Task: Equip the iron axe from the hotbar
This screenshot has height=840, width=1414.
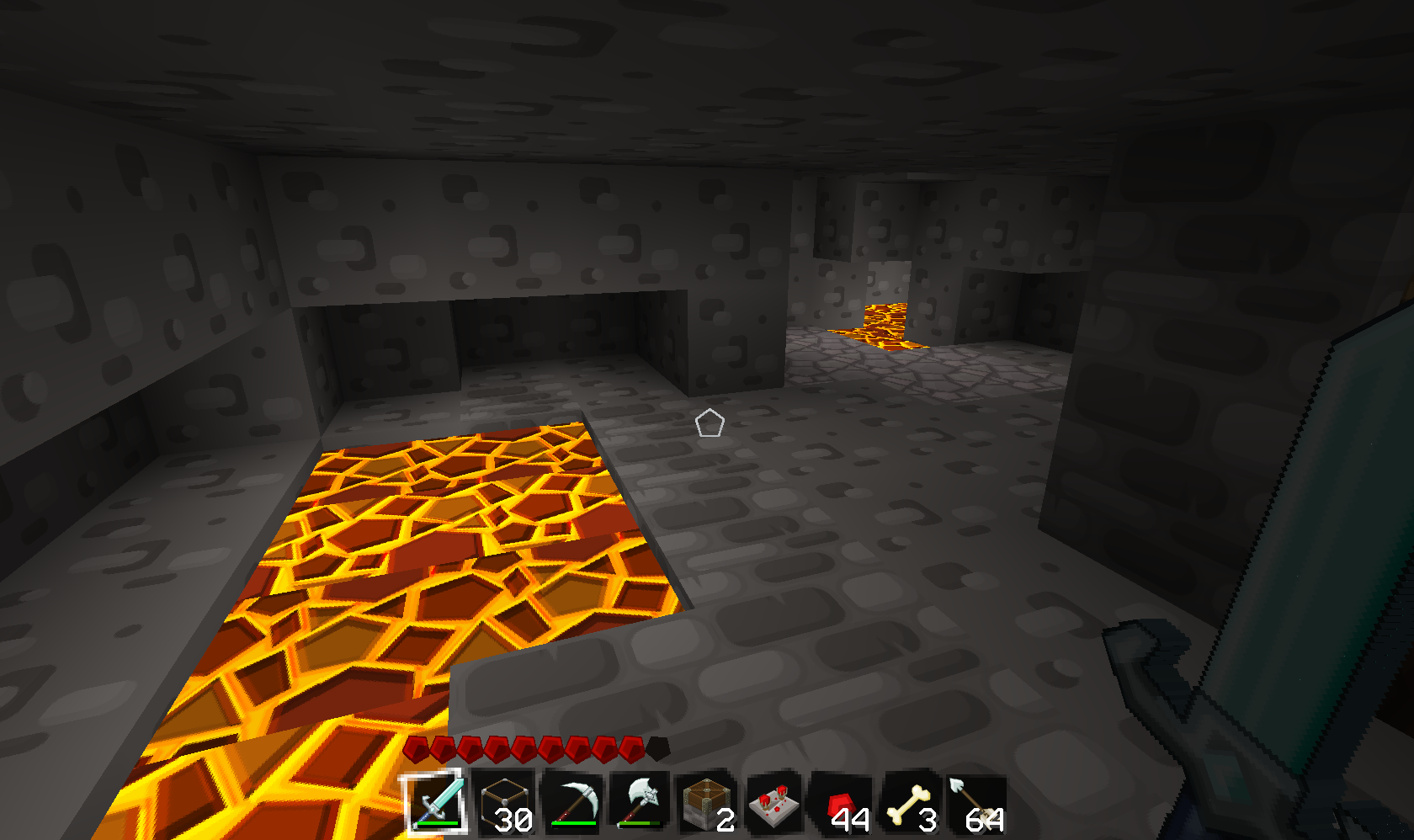Action: click(639, 804)
